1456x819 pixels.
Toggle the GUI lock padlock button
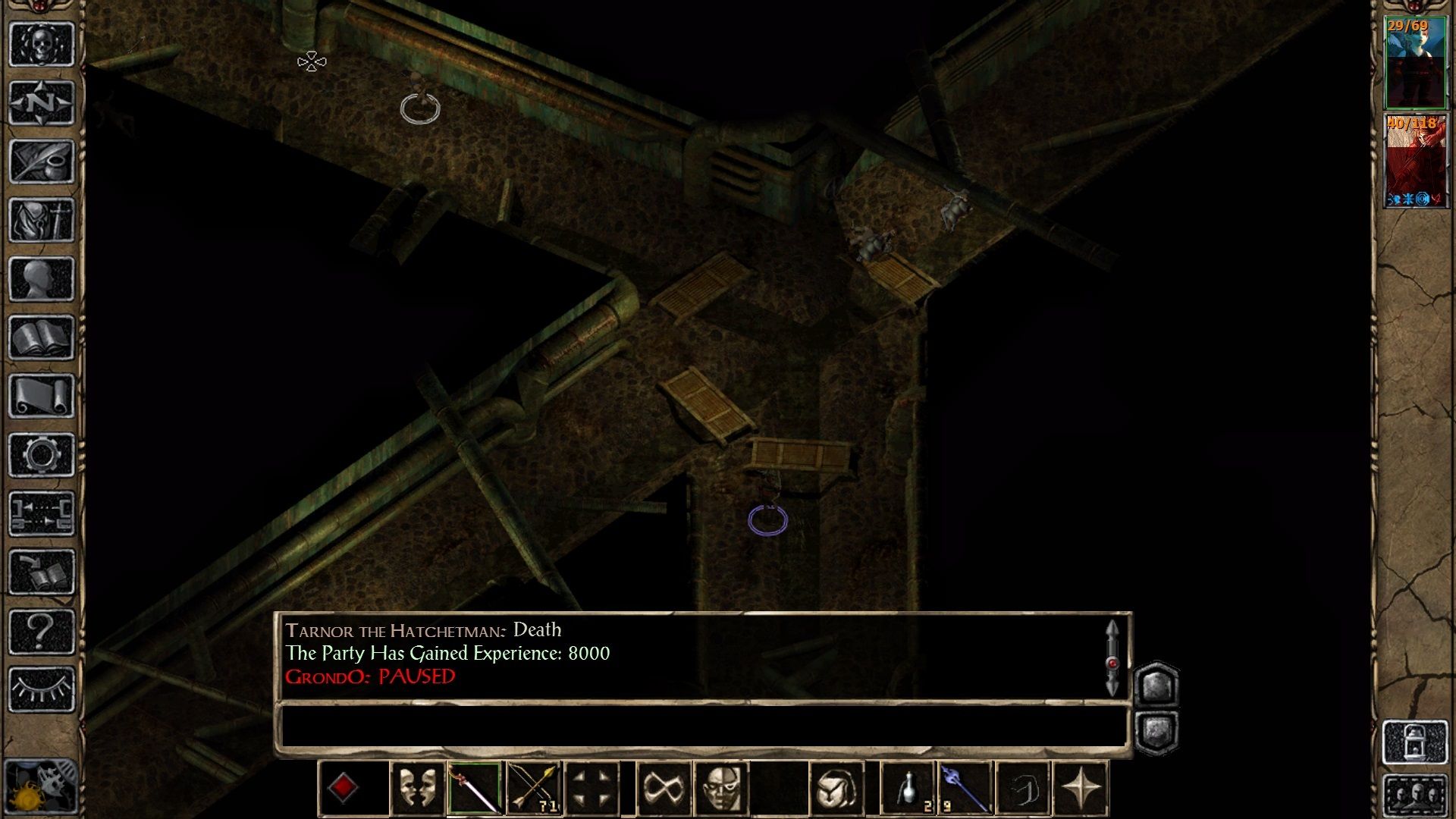(x=1414, y=741)
